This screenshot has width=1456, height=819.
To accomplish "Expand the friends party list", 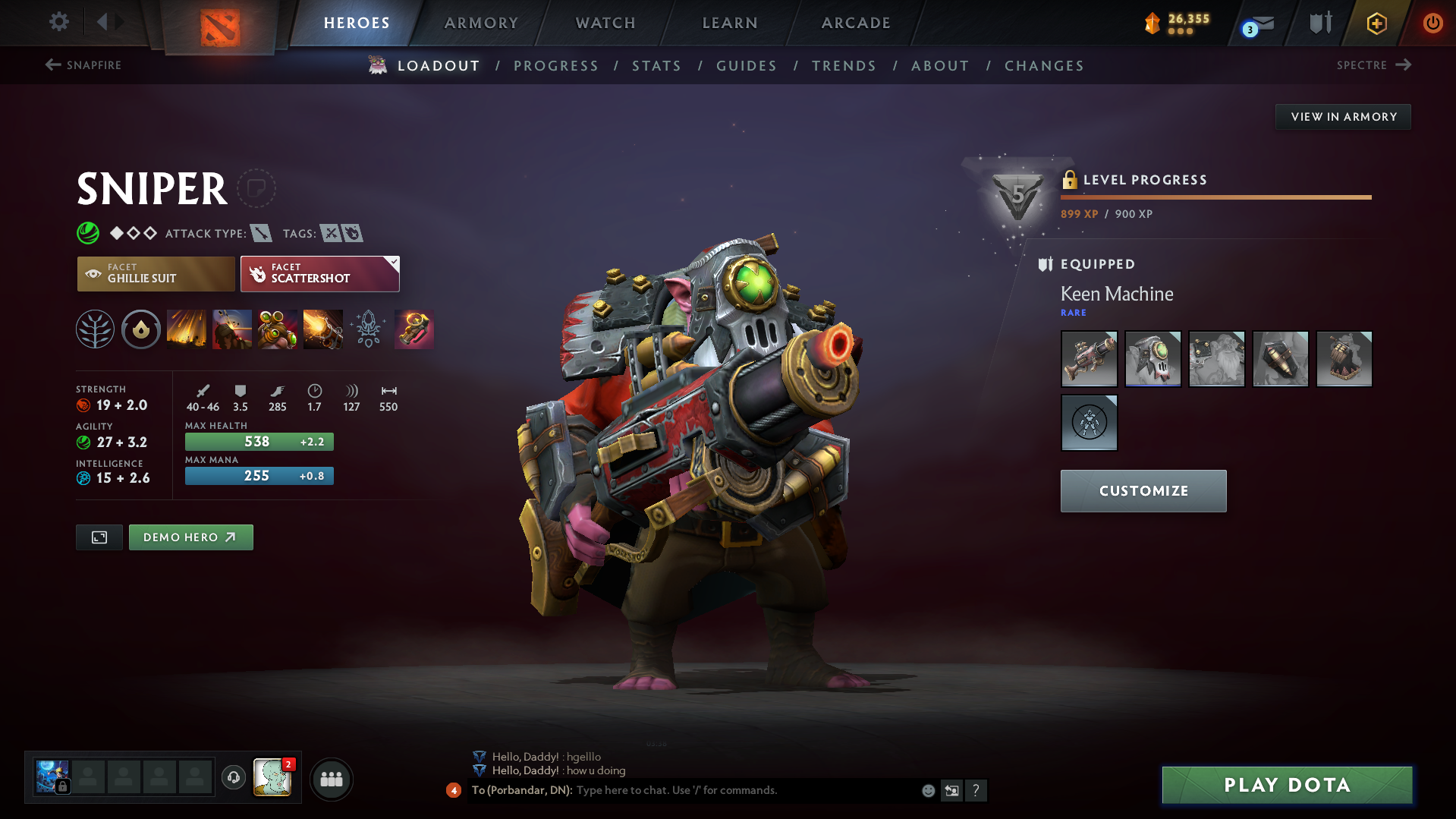I will [332, 779].
